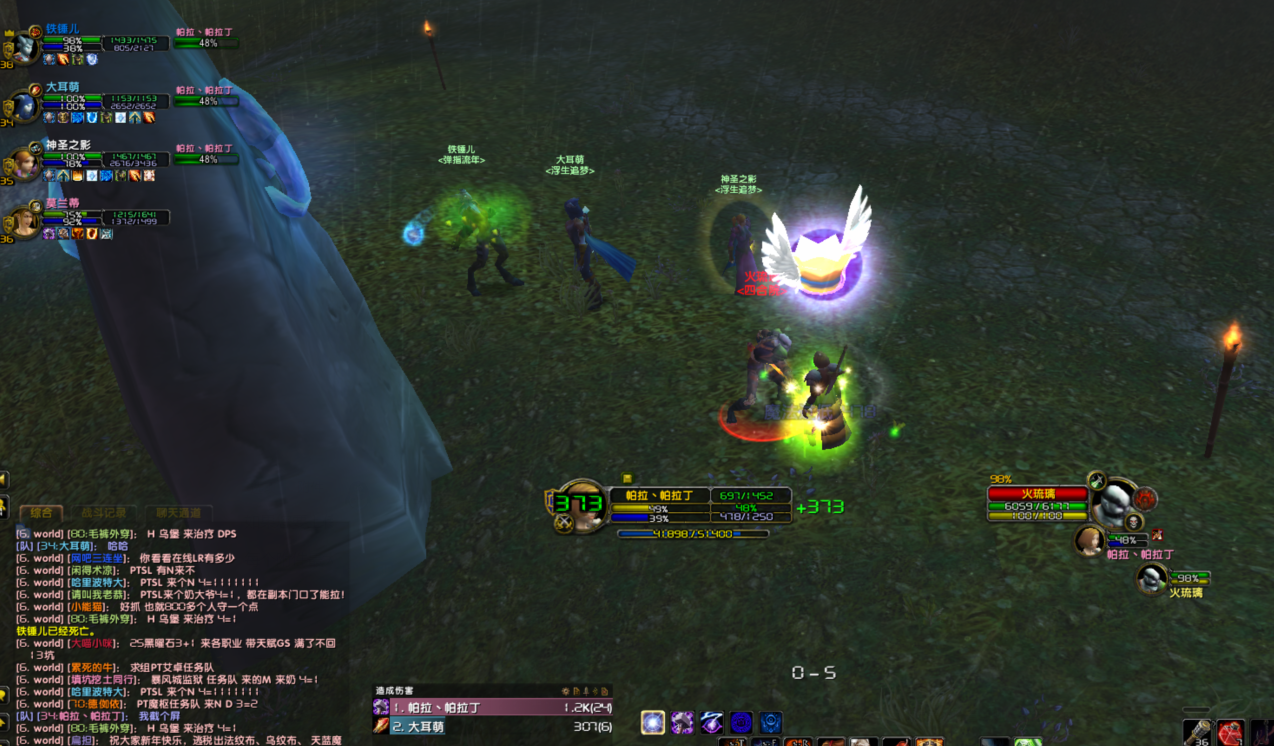The width and height of the screenshot is (1274, 746).
Task: Use the purple hammer ability icon
Action: [x=683, y=722]
